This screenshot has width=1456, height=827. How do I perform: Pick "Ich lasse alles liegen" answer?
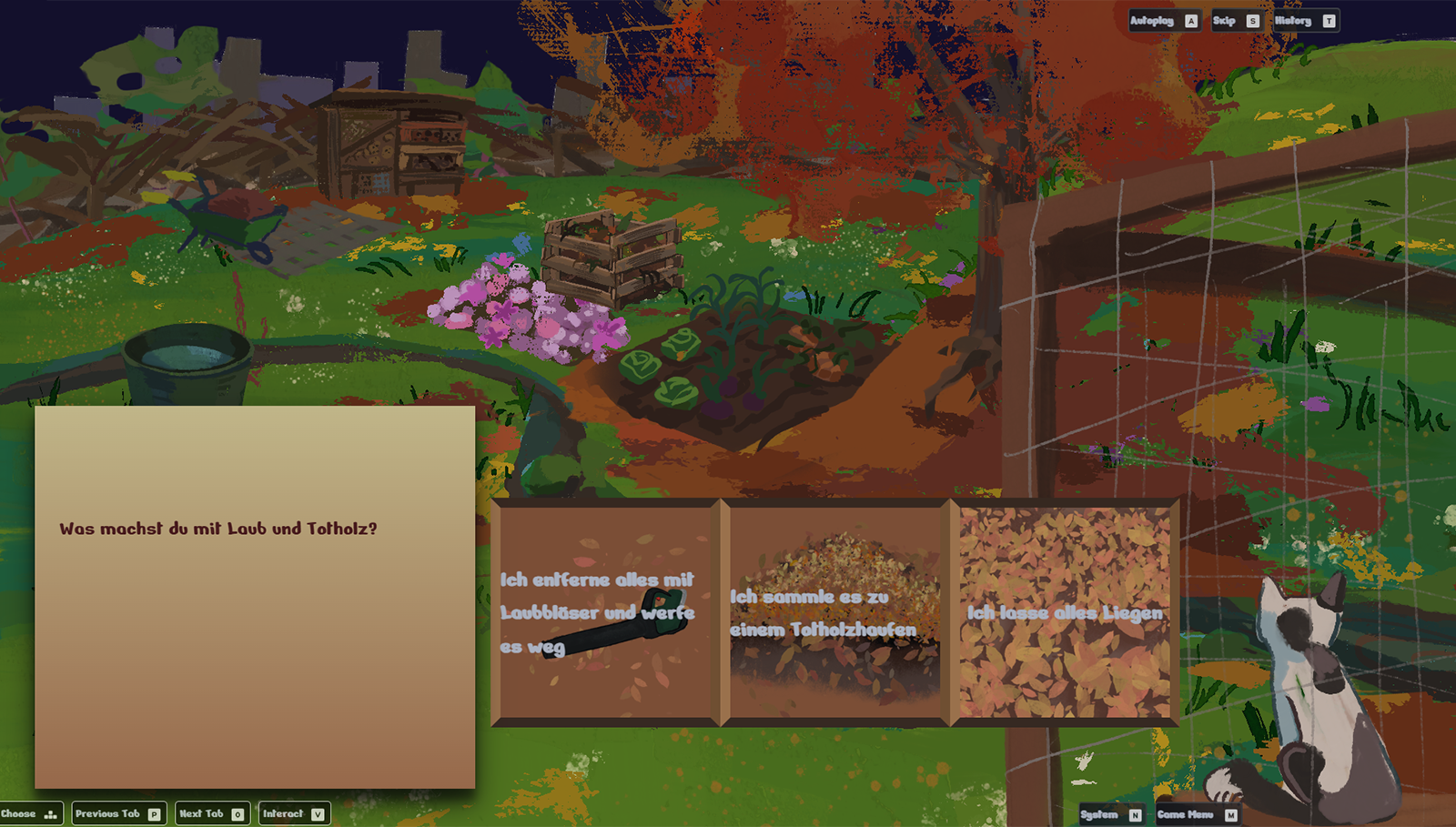(x=1065, y=612)
